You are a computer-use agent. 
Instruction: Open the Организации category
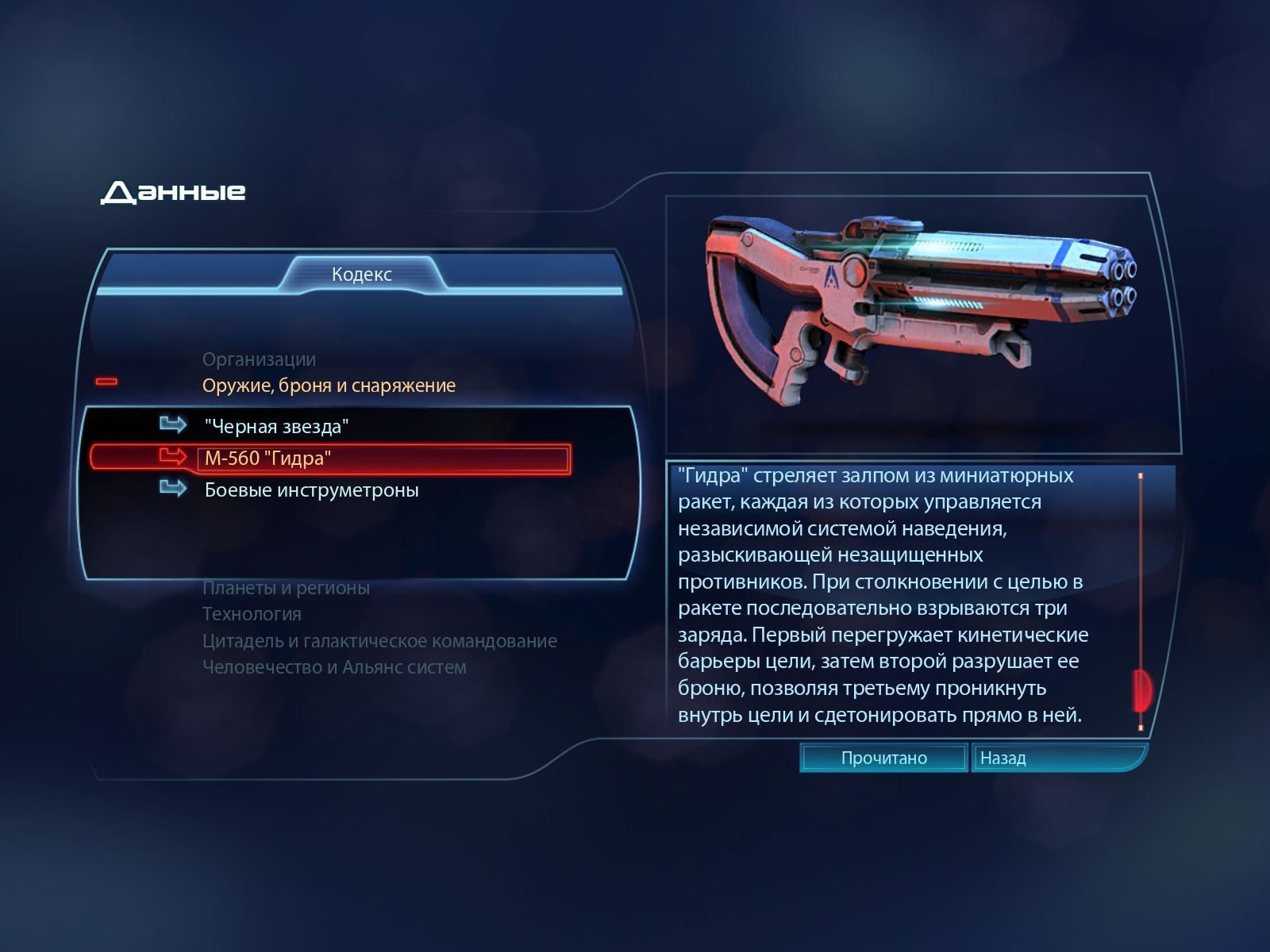(x=259, y=359)
